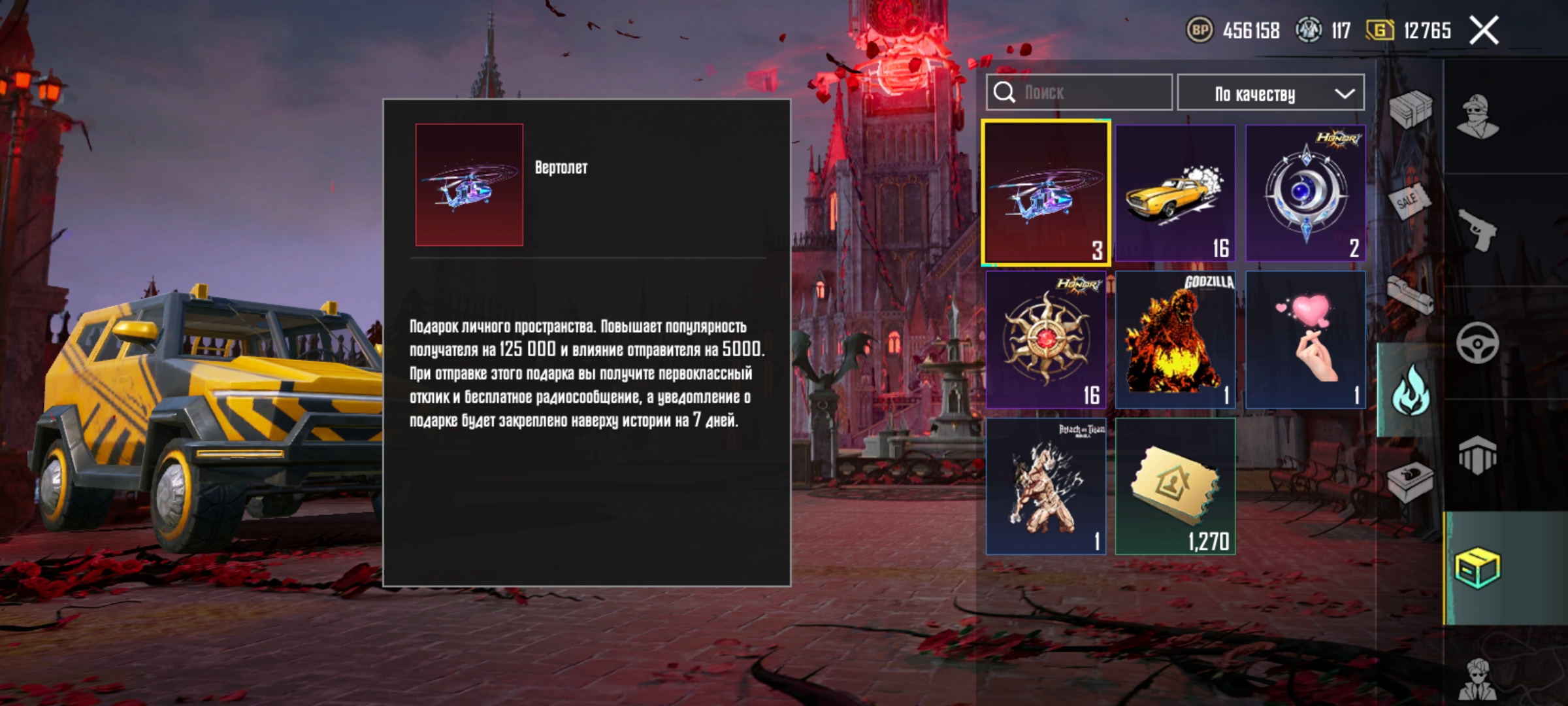The image size is (1568, 706).
Task: Pick the Godzilla item slot
Action: [x=1175, y=340]
